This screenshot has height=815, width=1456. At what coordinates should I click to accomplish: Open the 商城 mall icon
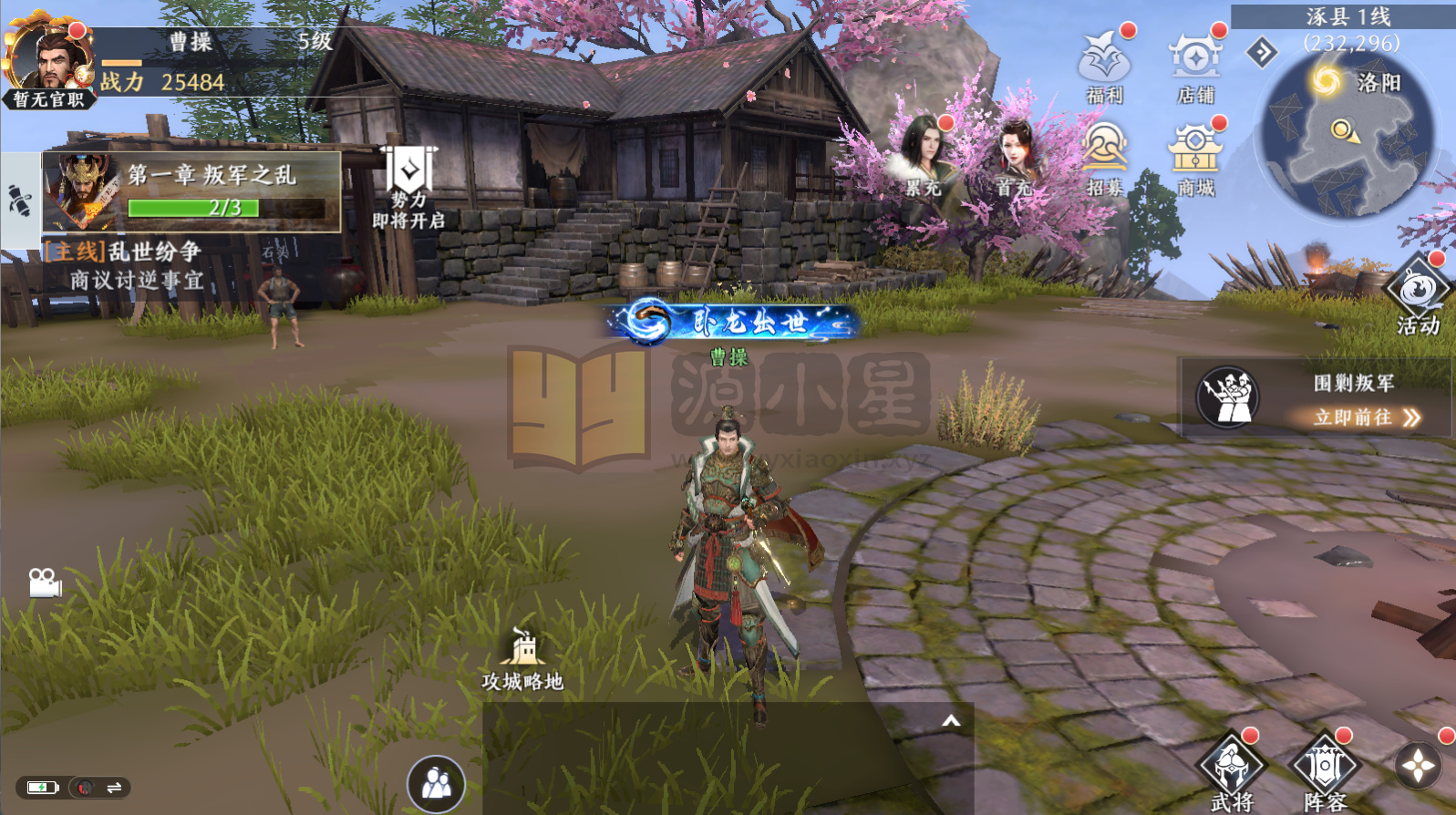pos(1195,153)
